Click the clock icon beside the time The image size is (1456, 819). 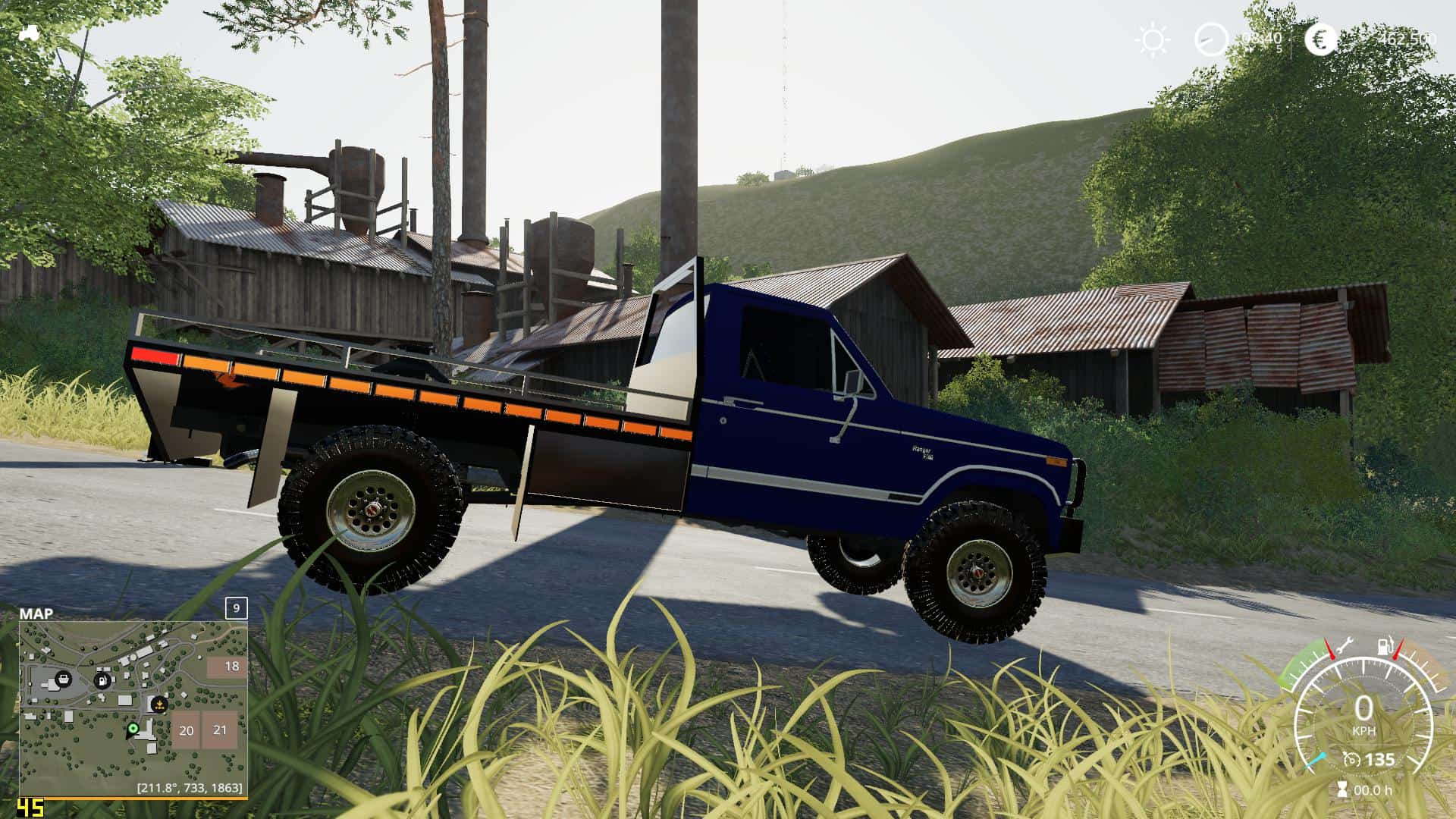[1210, 39]
